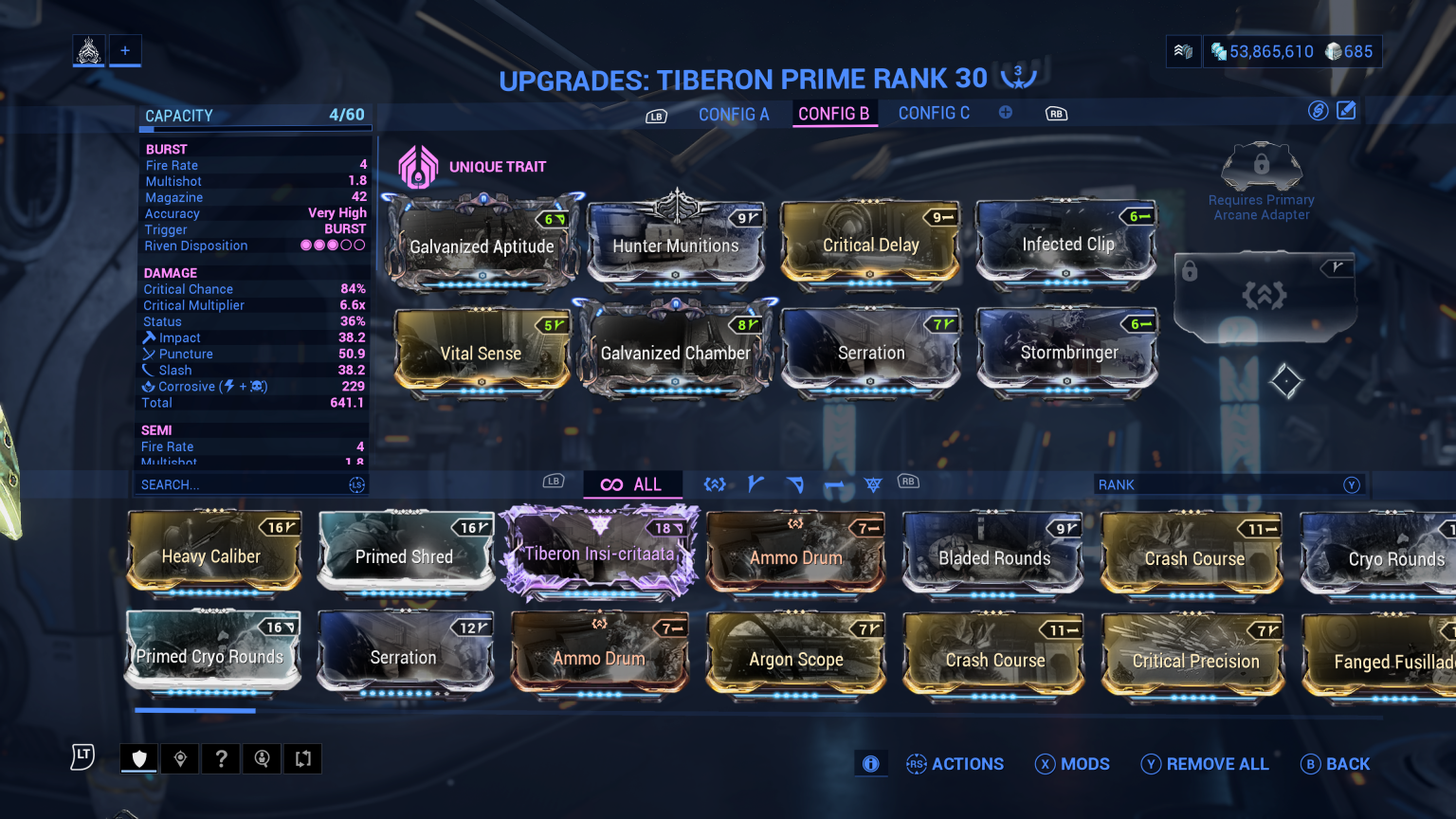
Task: Add a new config with the plus icon
Action: pos(1006,111)
